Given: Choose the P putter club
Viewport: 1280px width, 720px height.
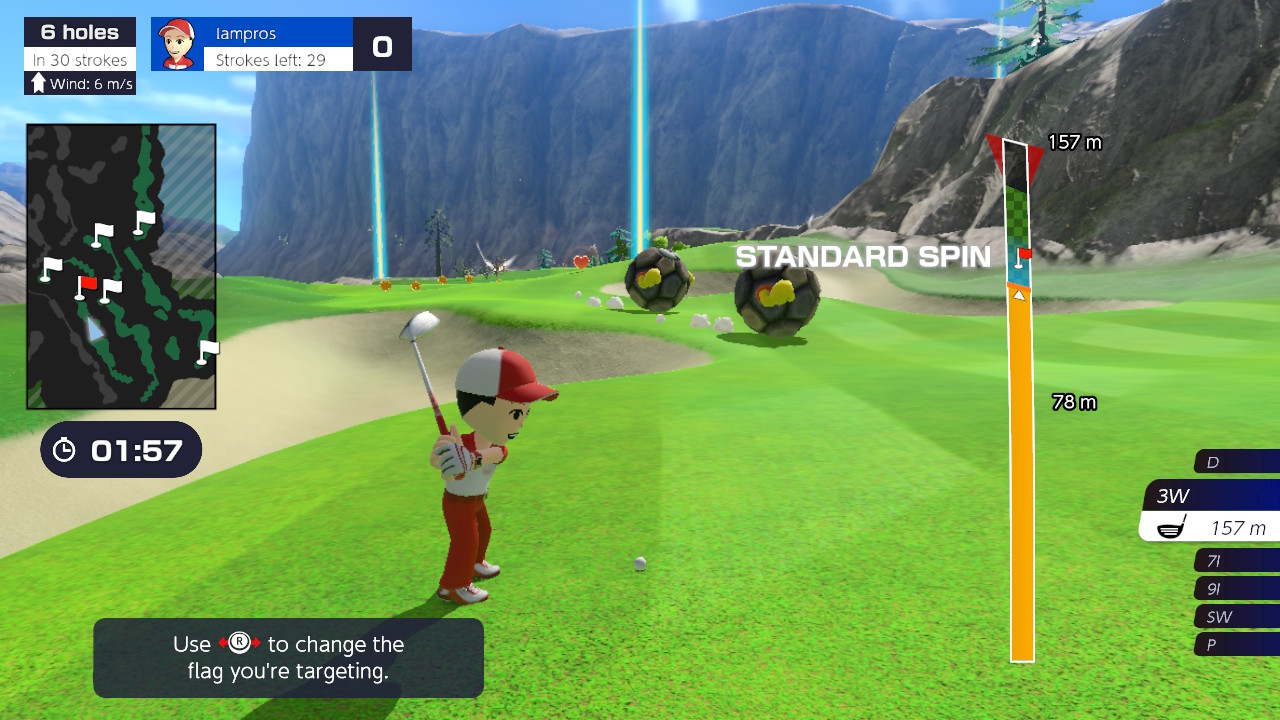Looking at the screenshot, I should pos(1237,645).
